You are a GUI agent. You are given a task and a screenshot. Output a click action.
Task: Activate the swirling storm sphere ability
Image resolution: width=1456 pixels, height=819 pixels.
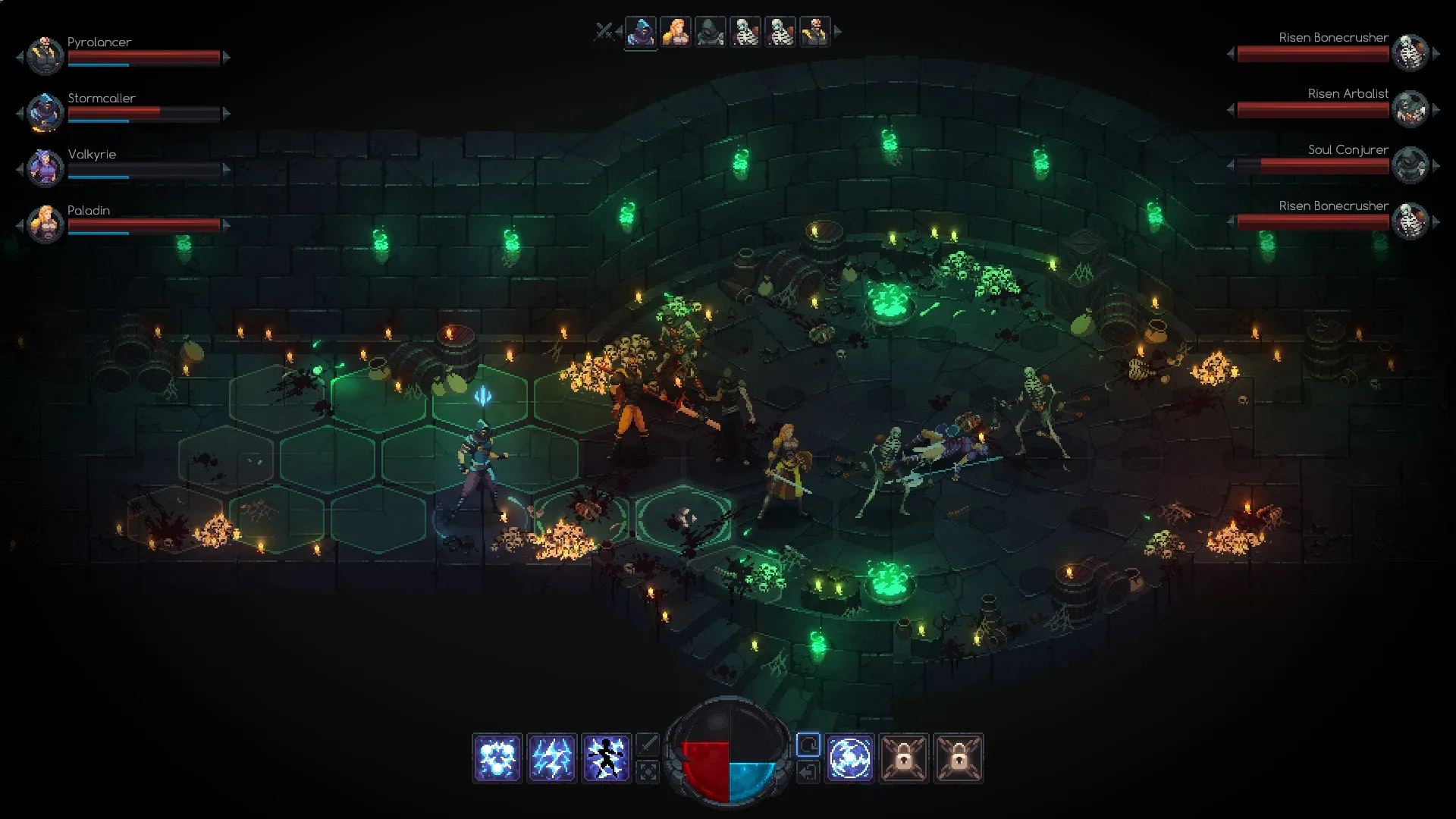point(849,758)
